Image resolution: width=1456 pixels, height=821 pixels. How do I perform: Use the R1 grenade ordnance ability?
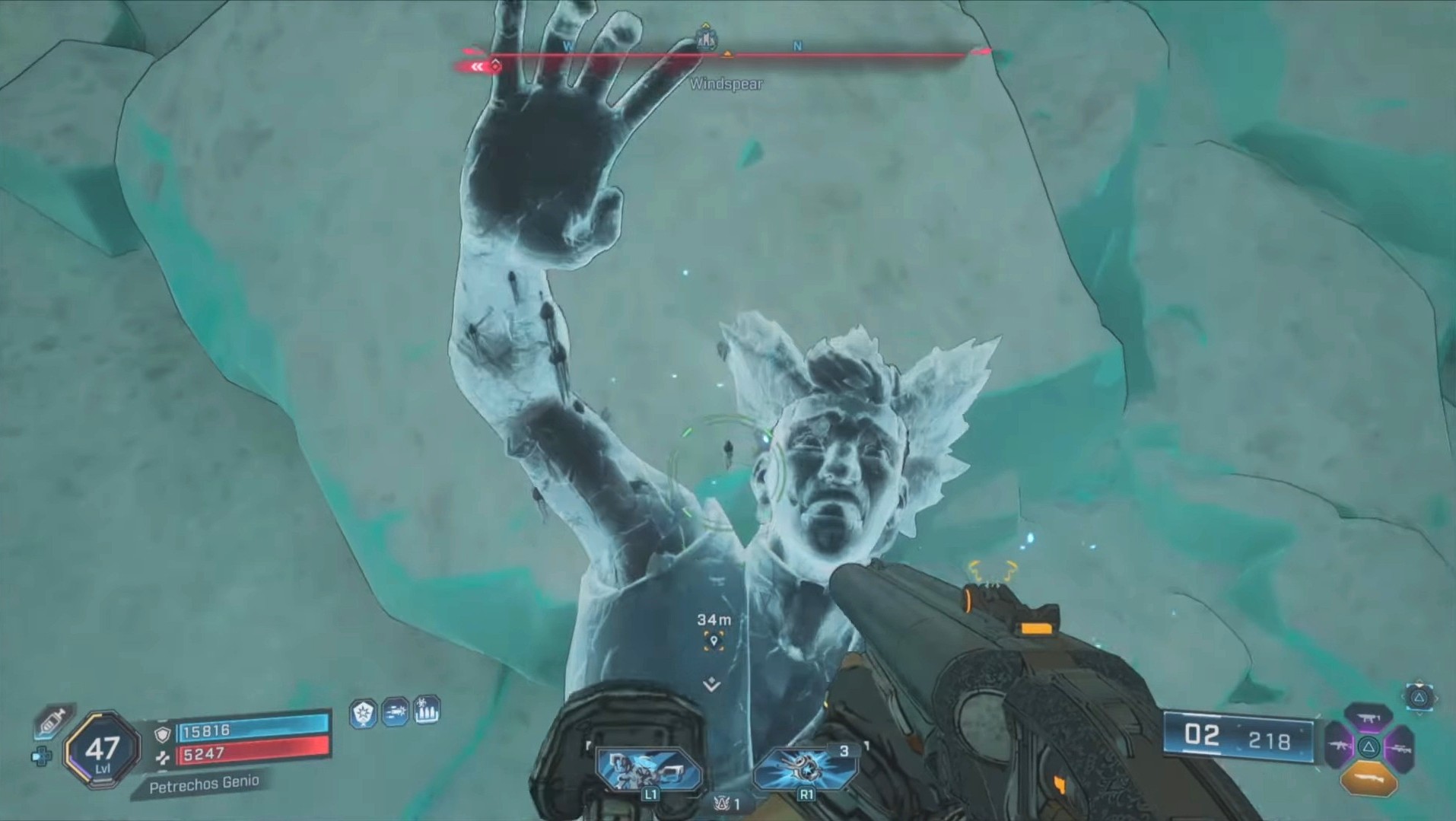[x=807, y=770]
